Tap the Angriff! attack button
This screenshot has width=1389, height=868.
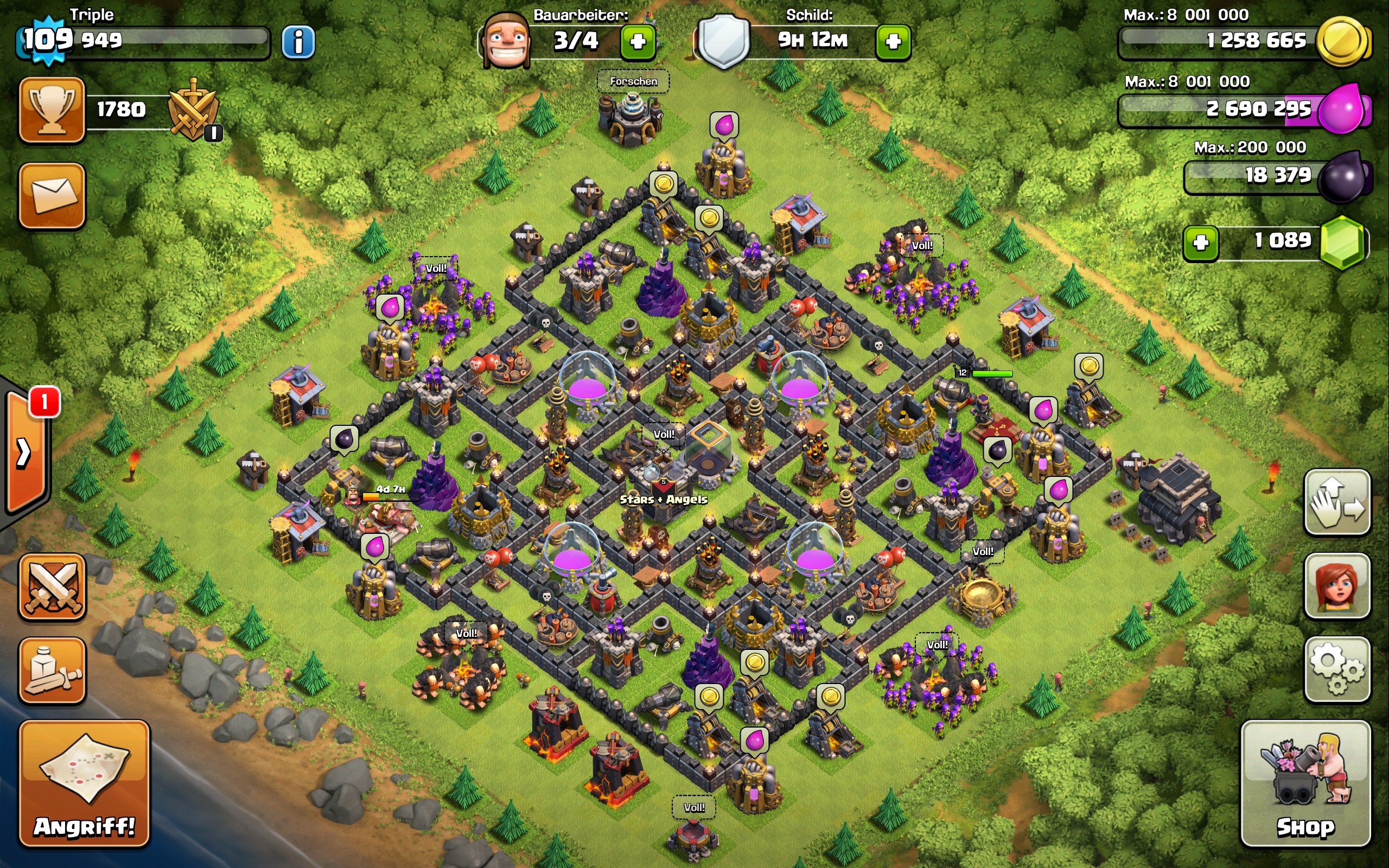85,783
